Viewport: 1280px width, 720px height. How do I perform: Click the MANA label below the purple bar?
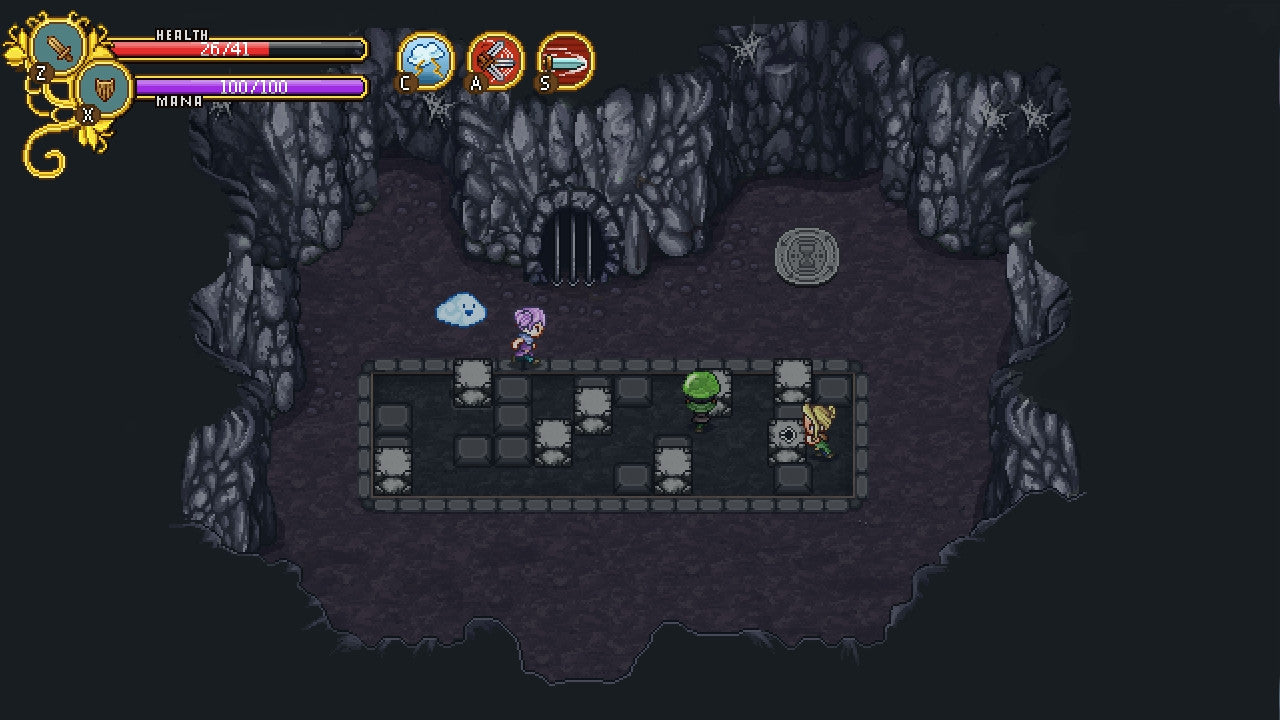(x=176, y=100)
